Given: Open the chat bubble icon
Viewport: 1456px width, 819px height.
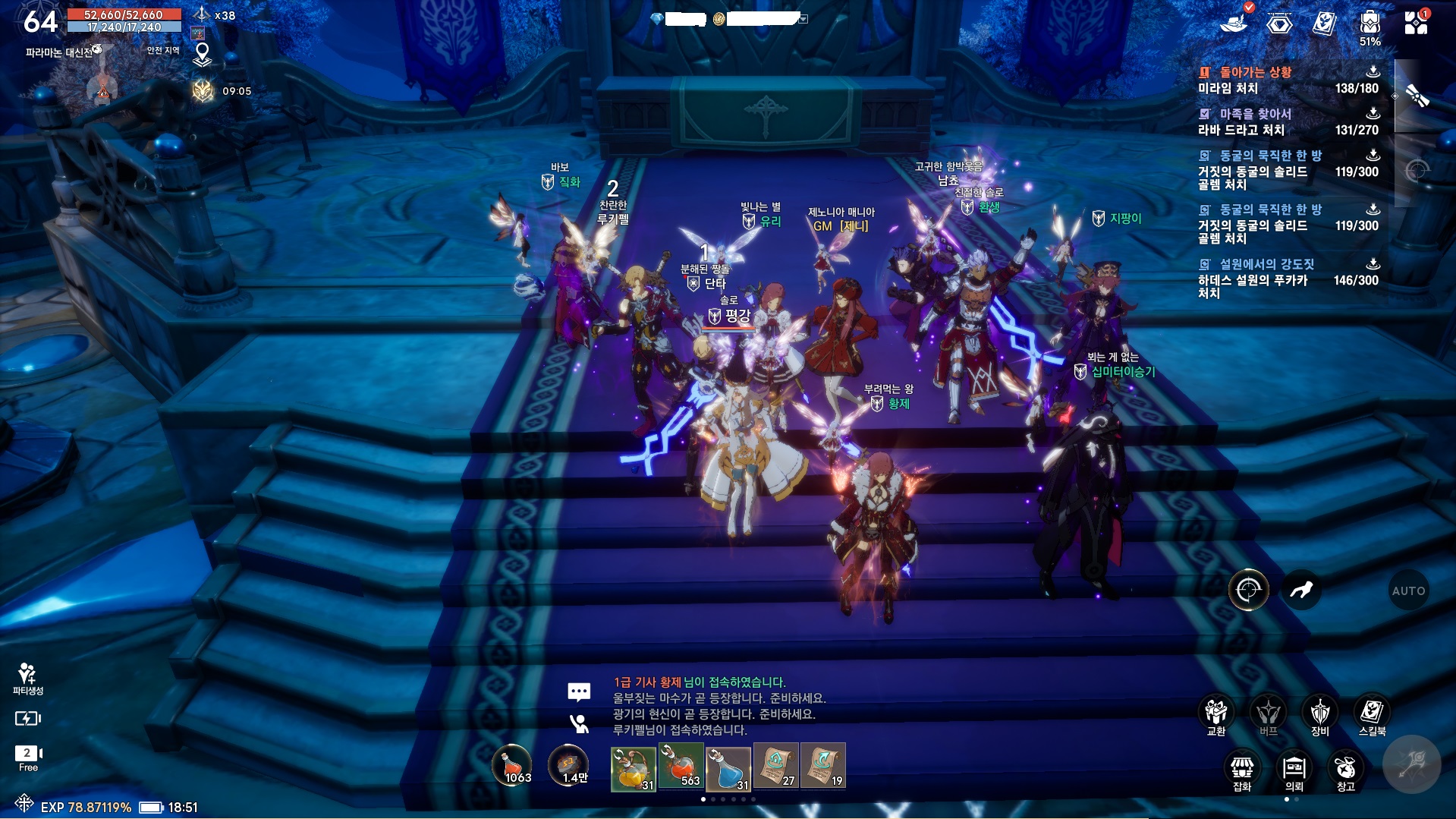Looking at the screenshot, I should tap(579, 691).
